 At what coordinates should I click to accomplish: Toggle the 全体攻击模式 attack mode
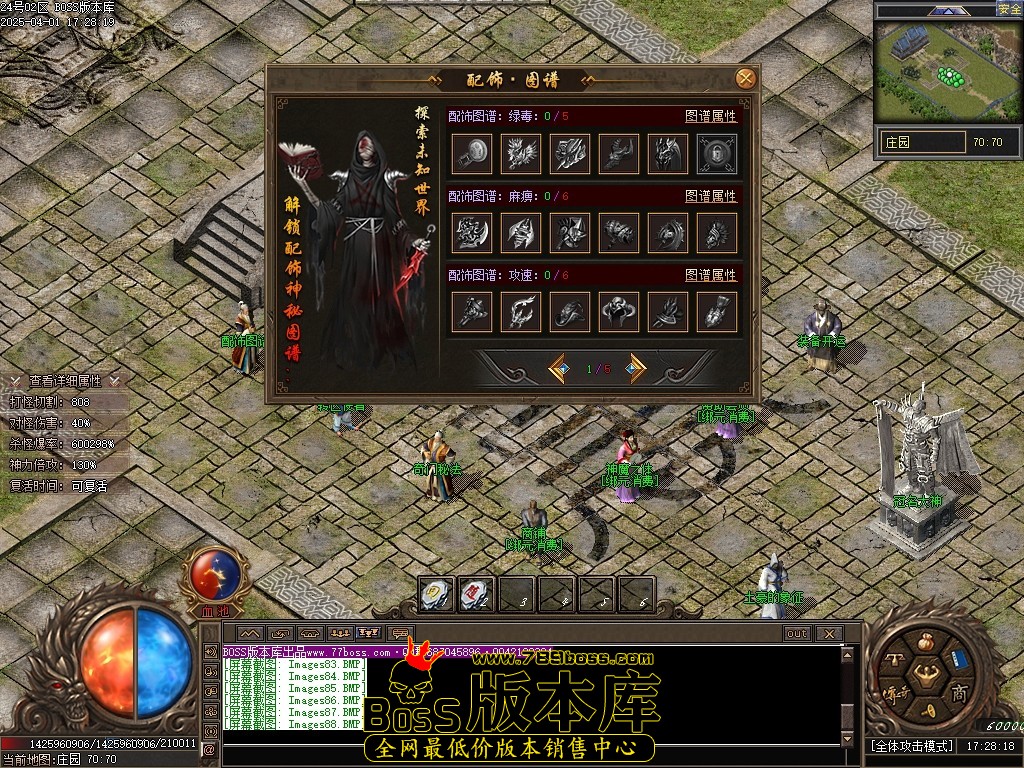[910, 746]
